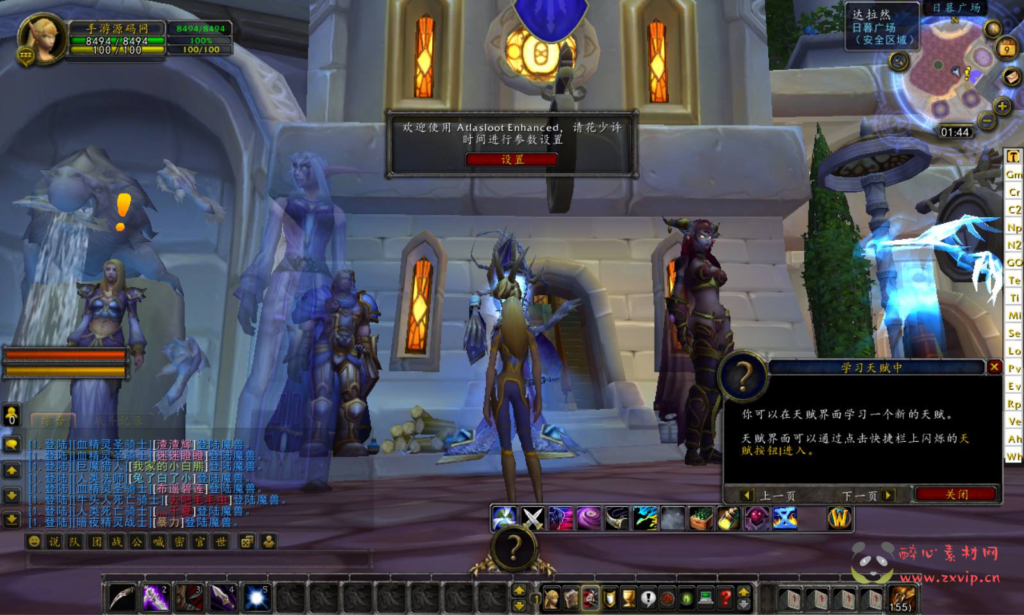Zoom in the minimap with plus button
Viewport: 1024px width, 615px height.
tap(1002, 106)
